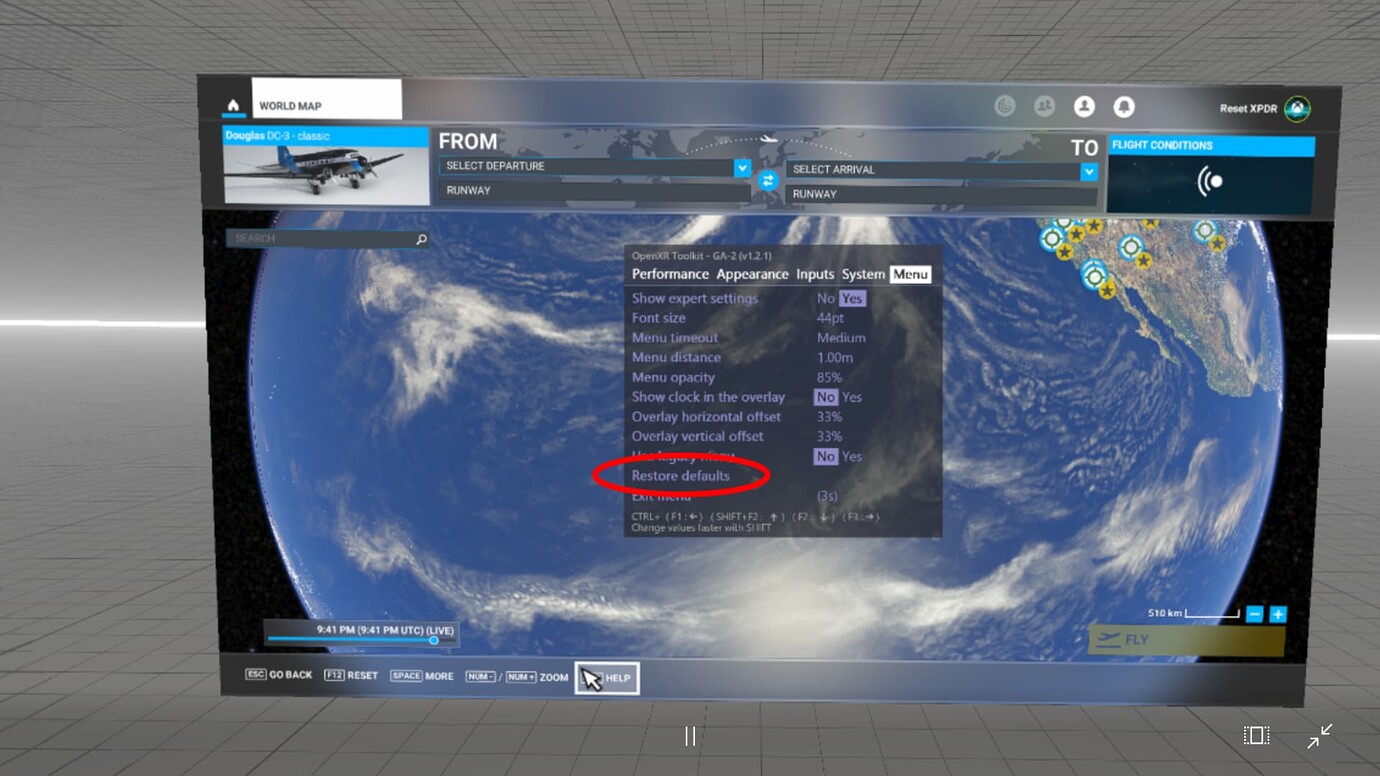Zoom out the map with the minus button

click(x=1255, y=614)
